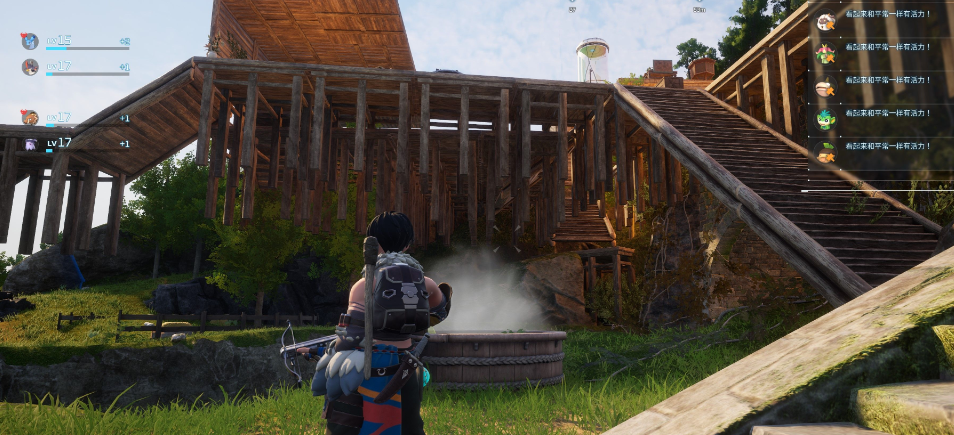Open the white sheep pal notification

pyautogui.click(x=825, y=21)
